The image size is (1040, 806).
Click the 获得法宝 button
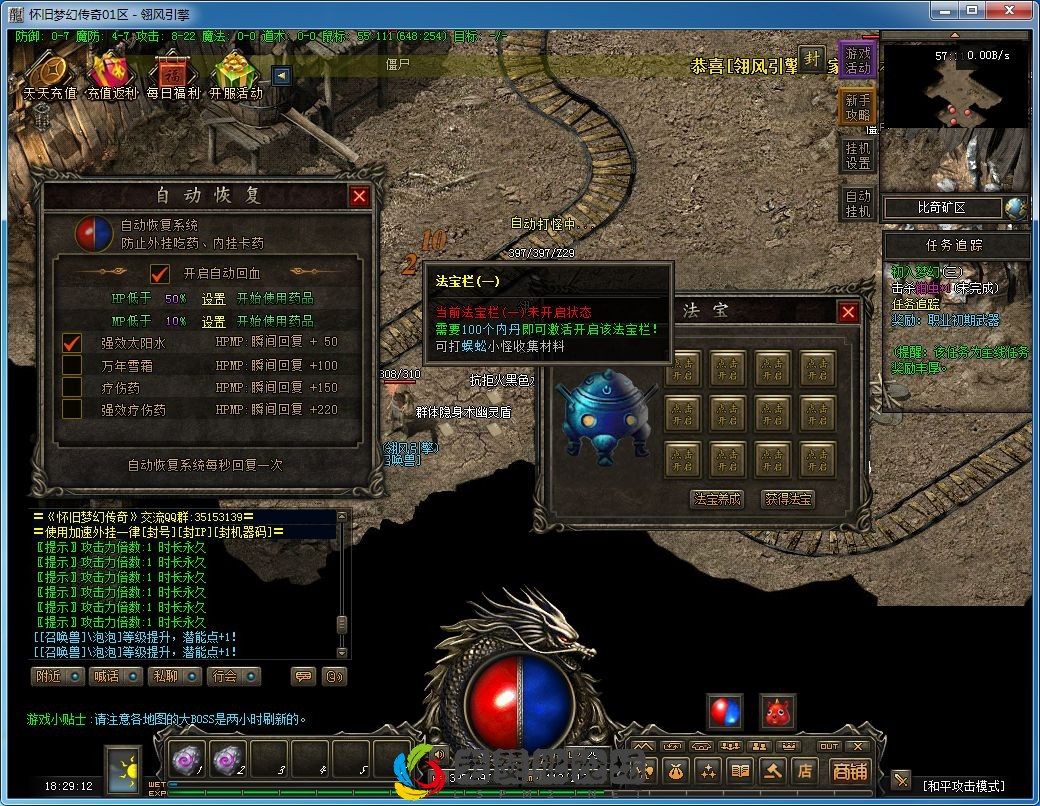pos(789,499)
